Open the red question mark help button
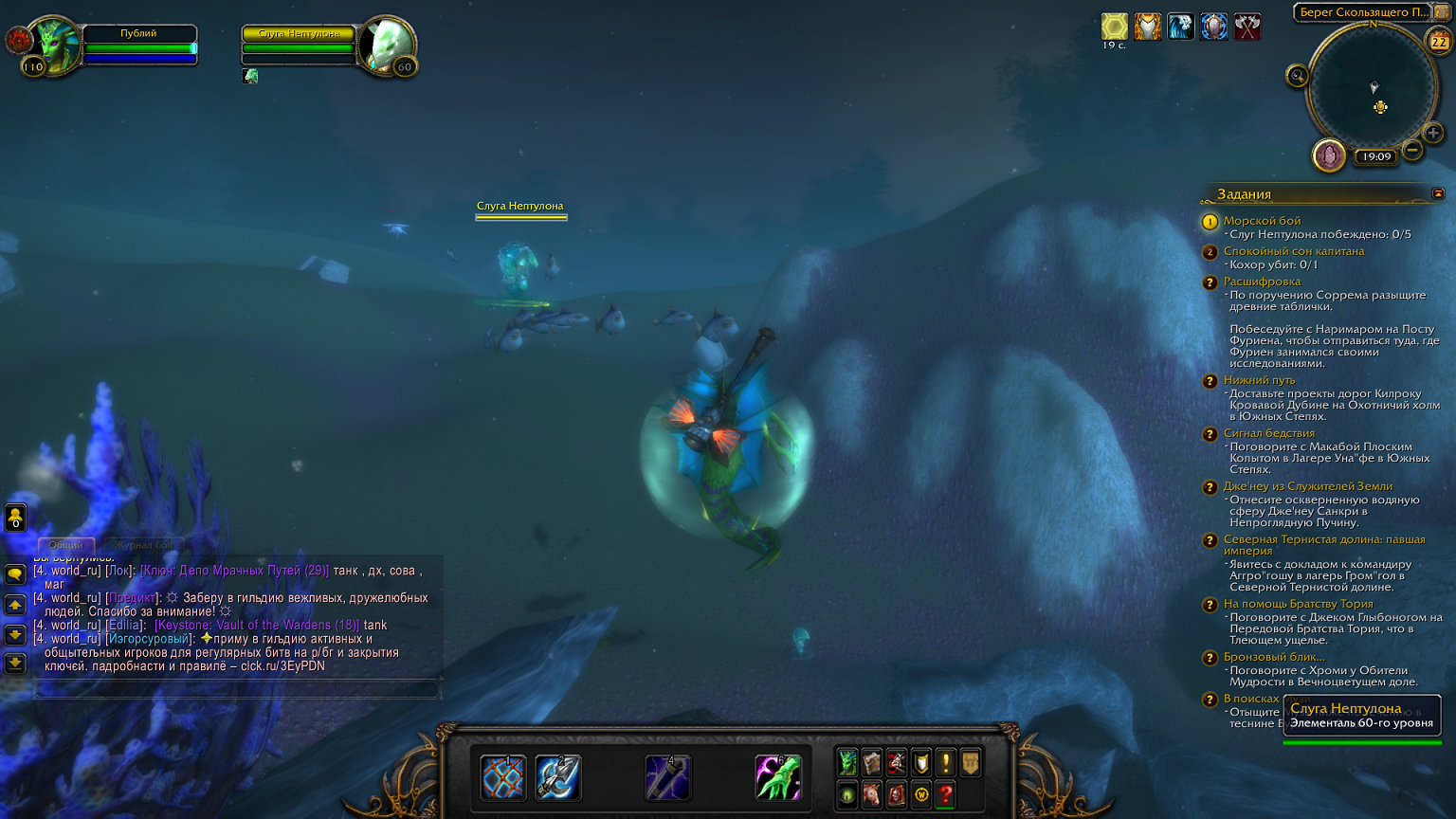Viewport: 1456px width, 819px height. tap(945, 794)
